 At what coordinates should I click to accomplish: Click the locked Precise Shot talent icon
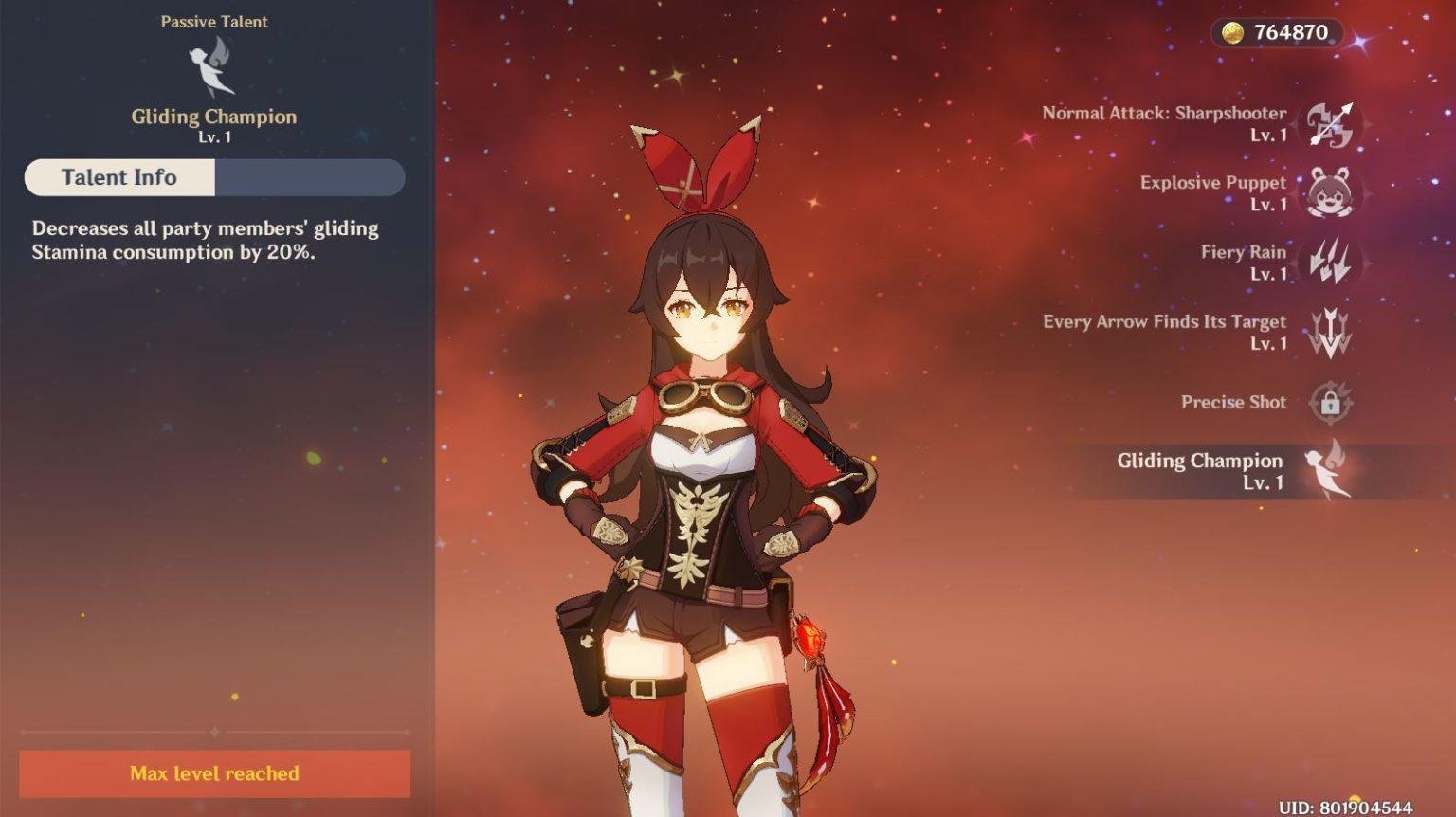pyautogui.click(x=1331, y=402)
